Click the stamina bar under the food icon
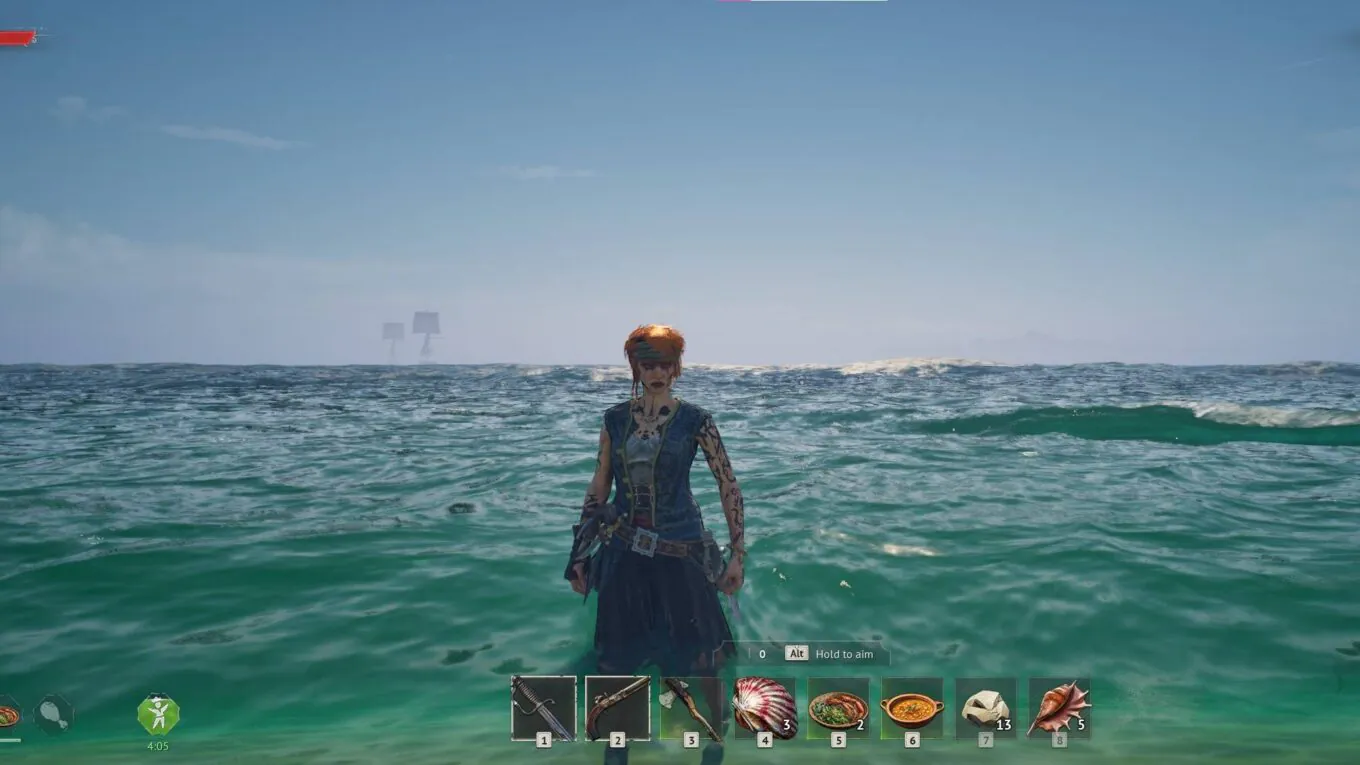This screenshot has height=765, width=1360. pyautogui.click(x=9, y=740)
